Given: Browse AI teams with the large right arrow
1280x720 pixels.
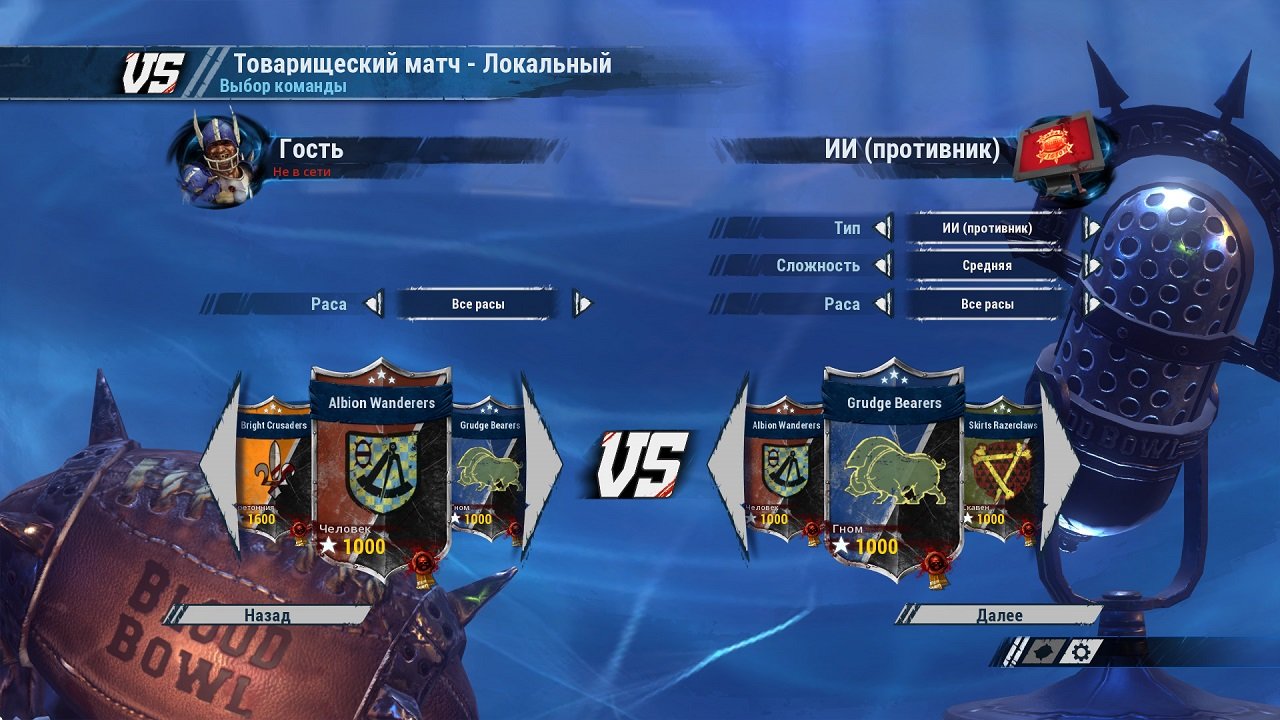Looking at the screenshot, I should [x=1055, y=465].
